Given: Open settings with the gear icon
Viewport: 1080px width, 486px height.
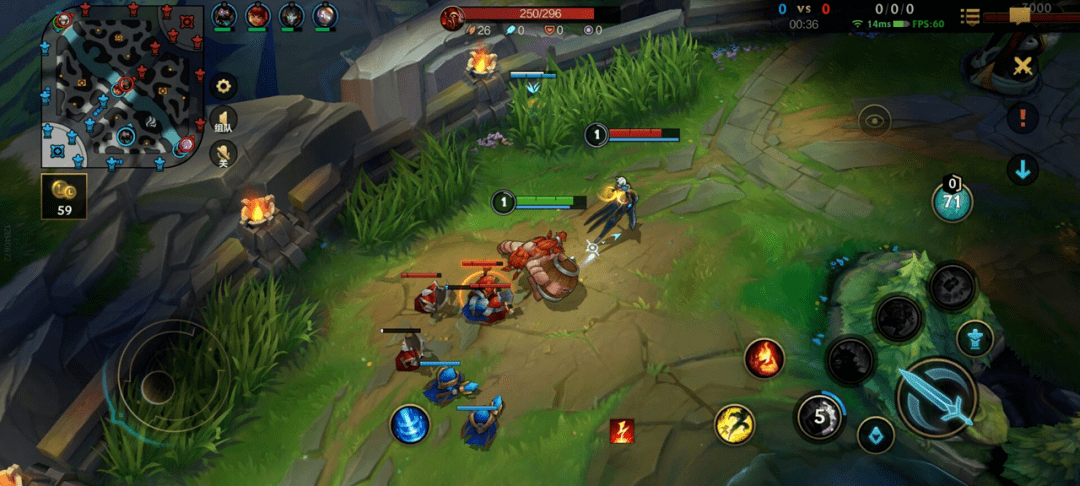Looking at the screenshot, I should pos(224,86).
